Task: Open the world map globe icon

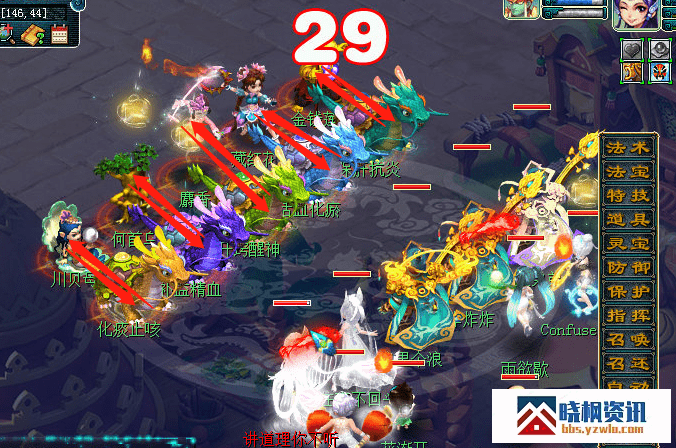Action: click(x=6, y=33)
